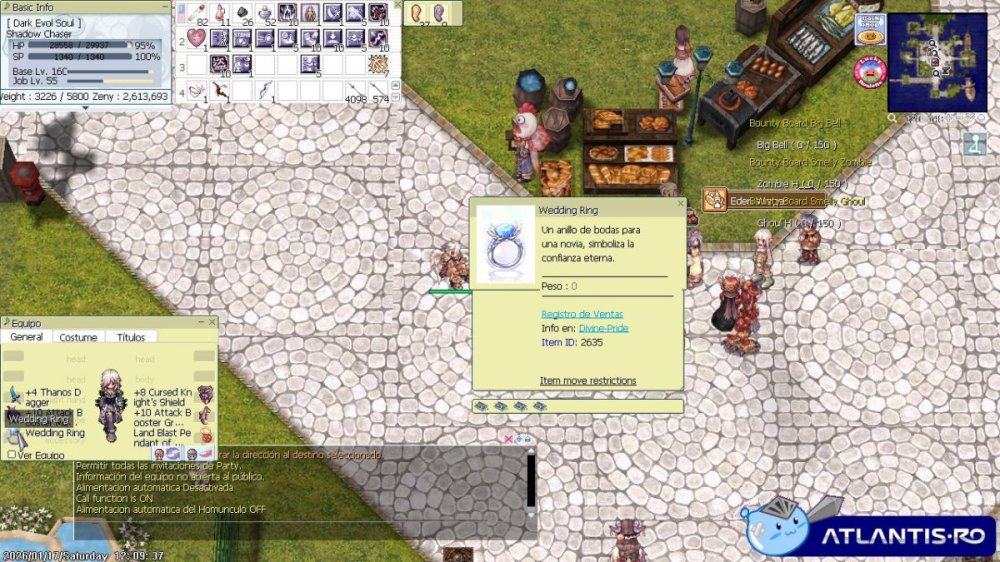Open the Títulos tab

(131, 338)
